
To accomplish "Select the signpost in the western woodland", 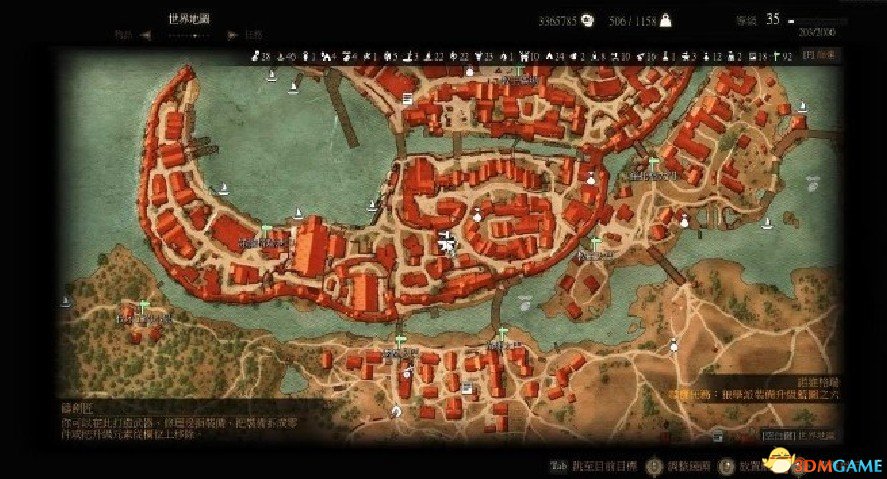I will point(143,305).
